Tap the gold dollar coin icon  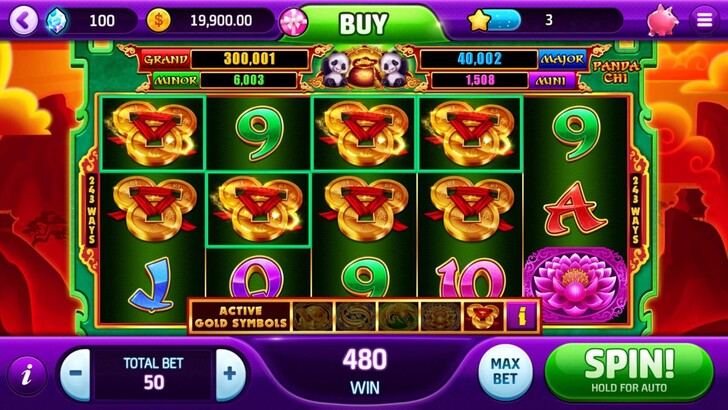click(x=158, y=19)
